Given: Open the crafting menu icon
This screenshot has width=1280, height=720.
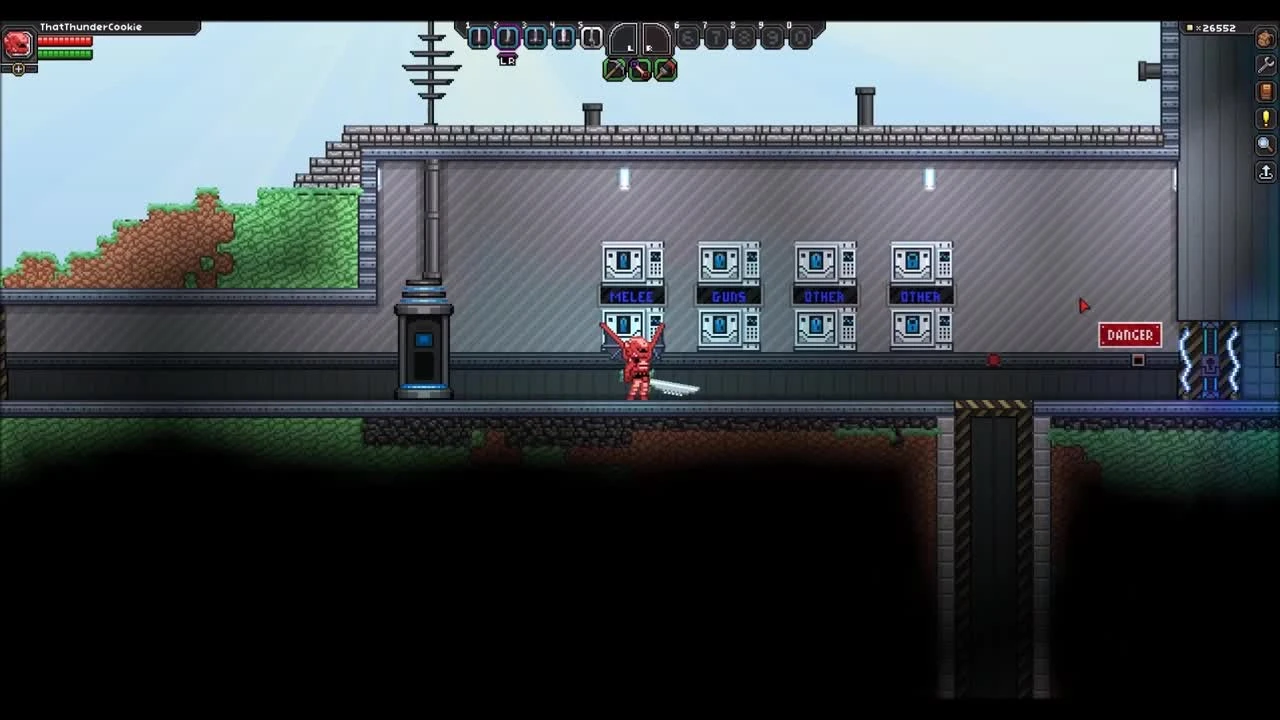Looking at the screenshot, I should [x=1264, y=38].
